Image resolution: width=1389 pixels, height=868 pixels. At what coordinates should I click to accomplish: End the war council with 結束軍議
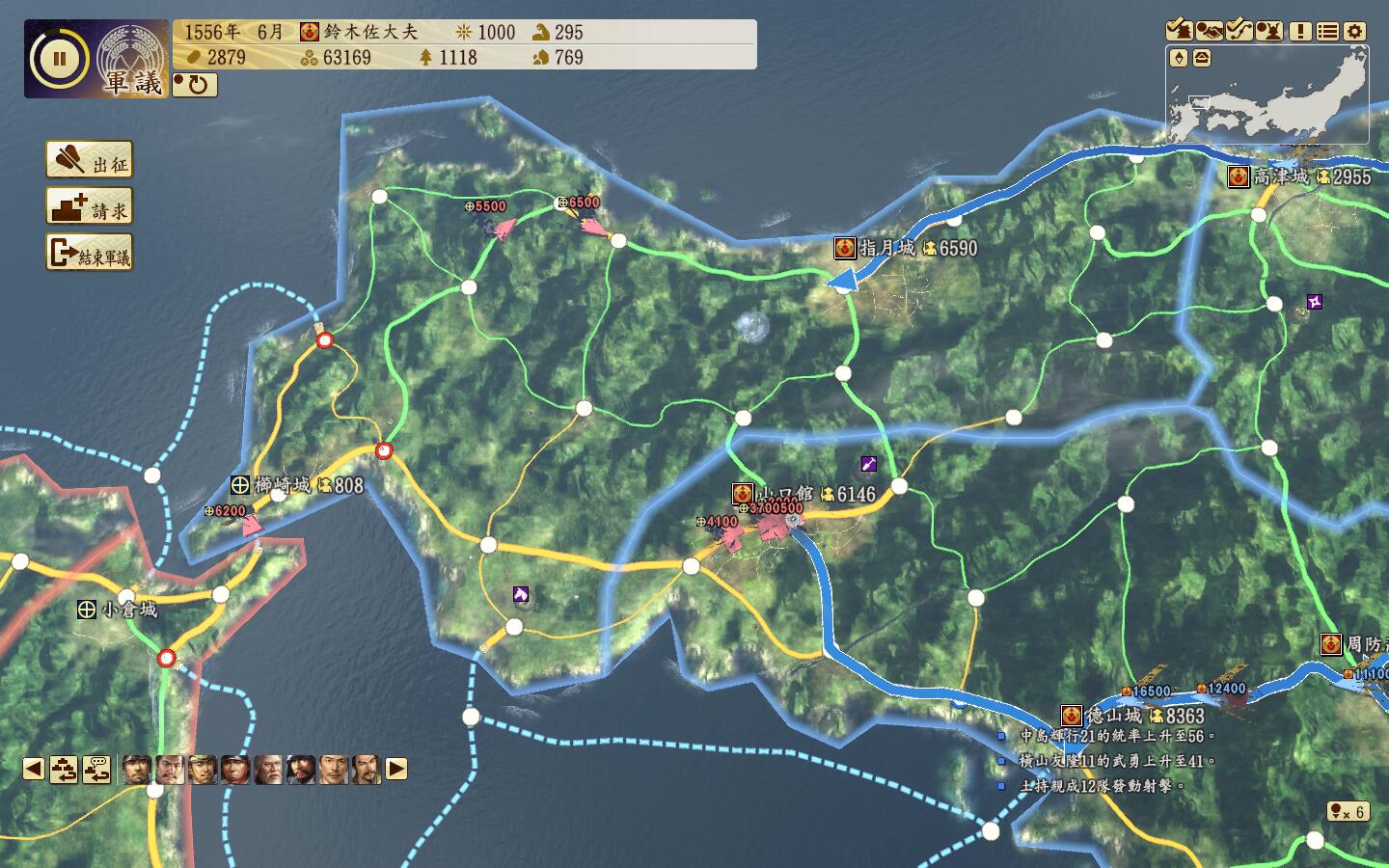coord(90,254)
